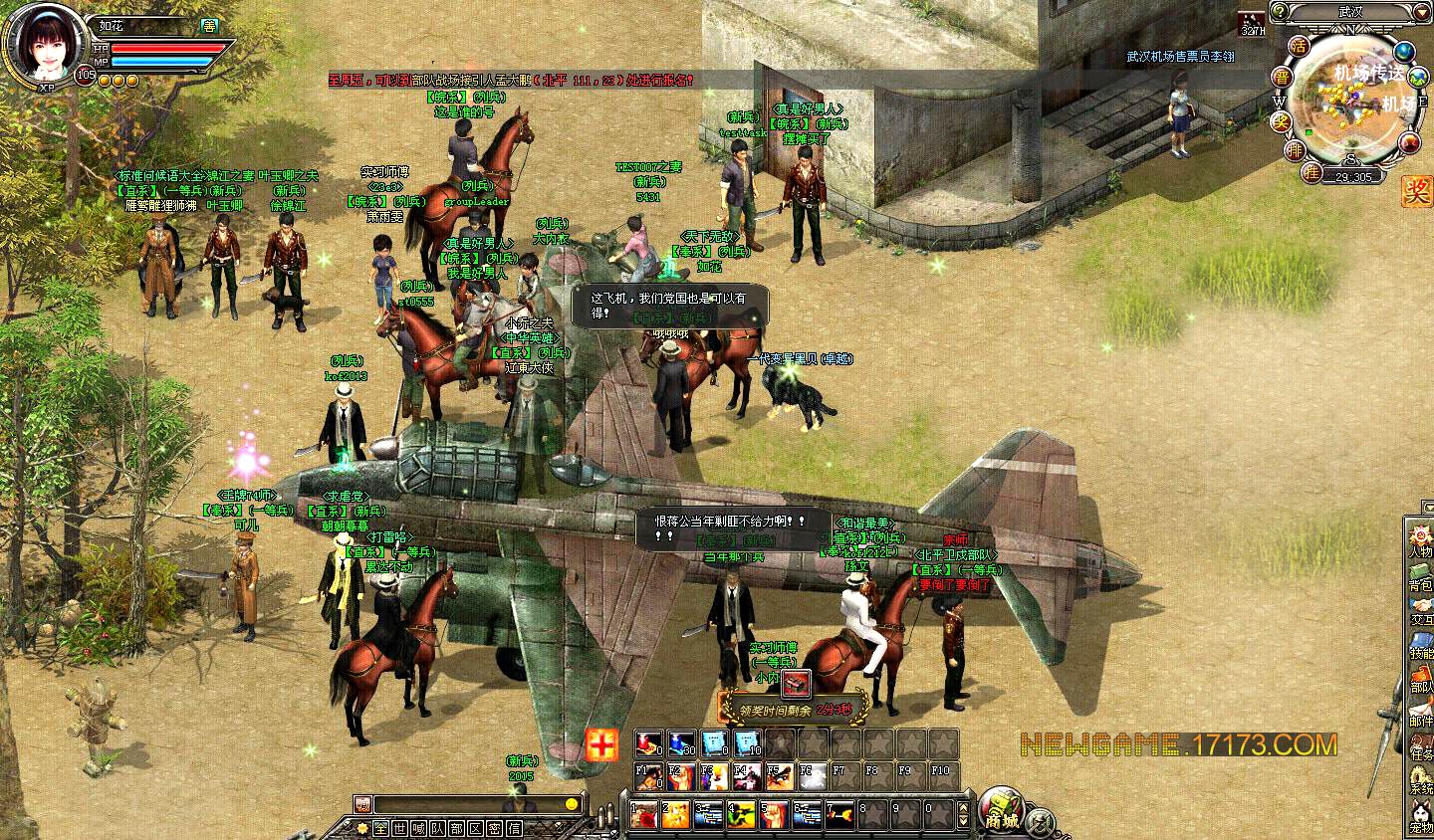This screenshot has width=1434, height=840.
Task: Open the 人物 character menu
Action: [x=1420, y=543]
